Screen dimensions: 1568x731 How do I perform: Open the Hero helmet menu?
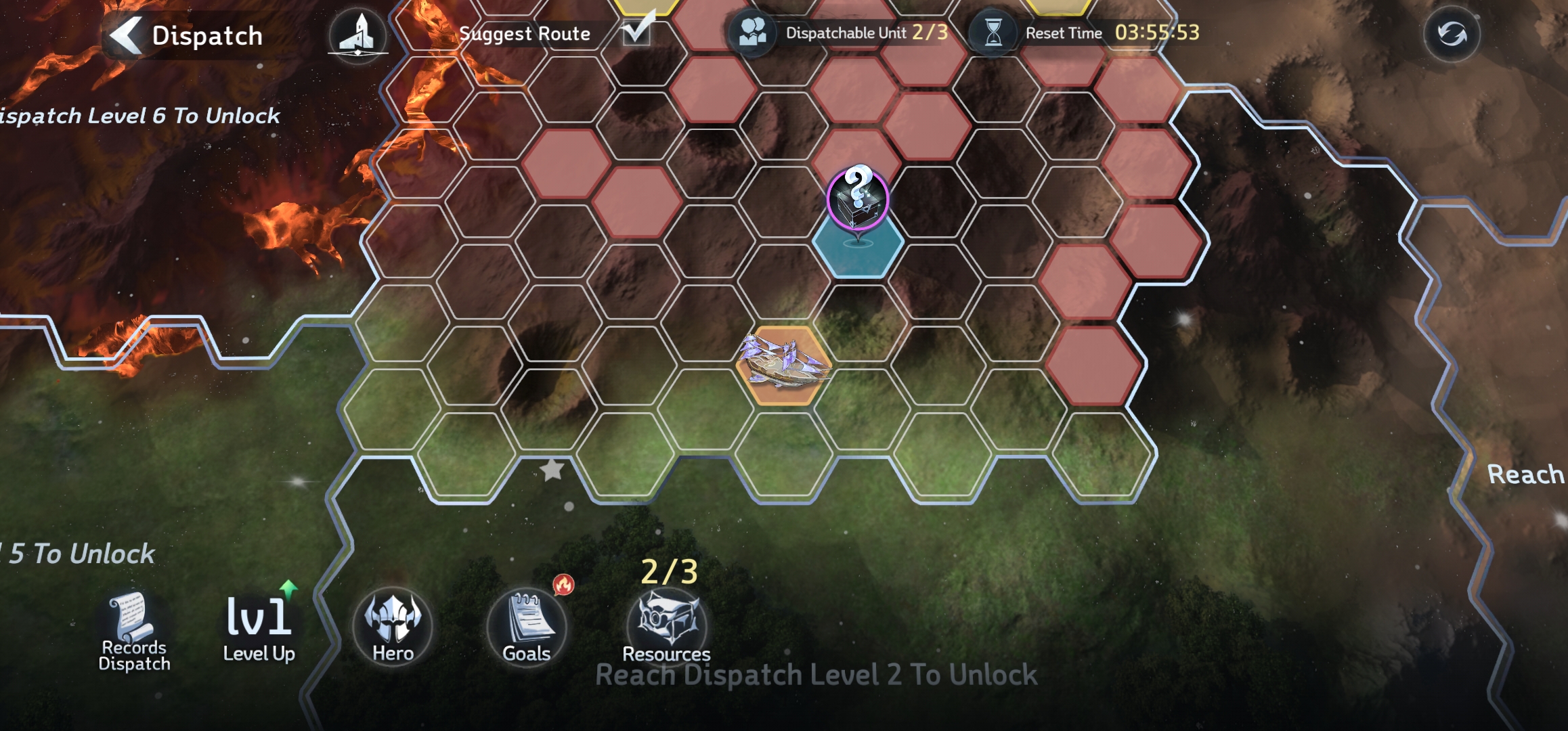pyautogui.click(x=393, y=624)
